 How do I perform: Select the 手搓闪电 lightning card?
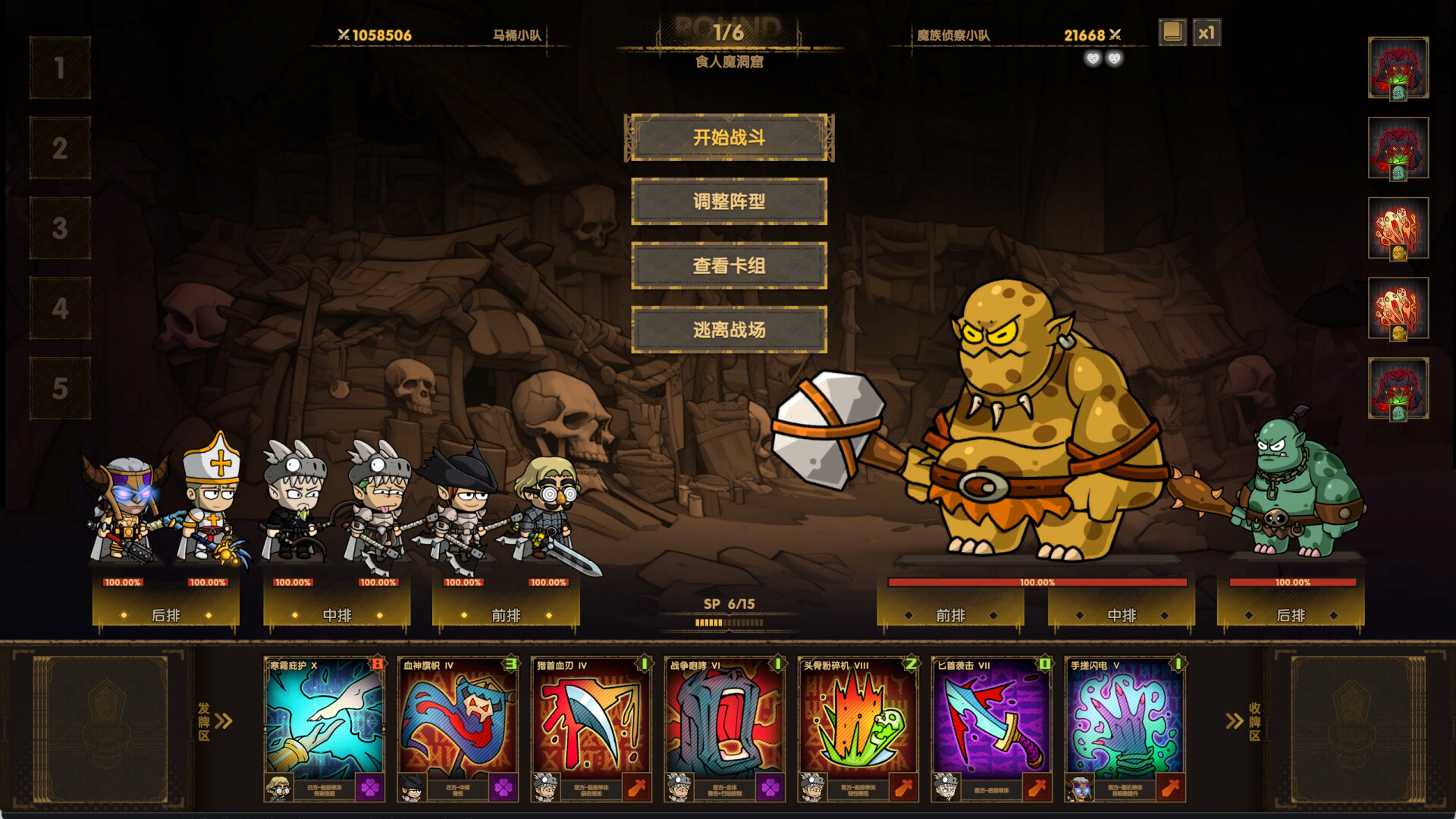1125,724
